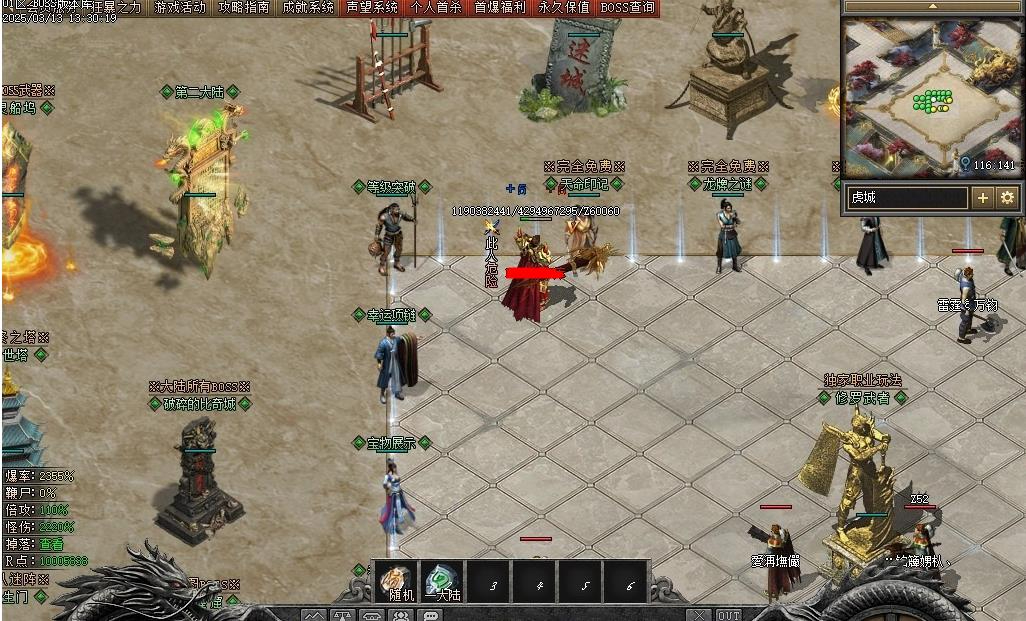The image size is (1026, 621).
Task: Click the plus button beside 虎城
Action: pyautogui.click(x=983, y=198)
